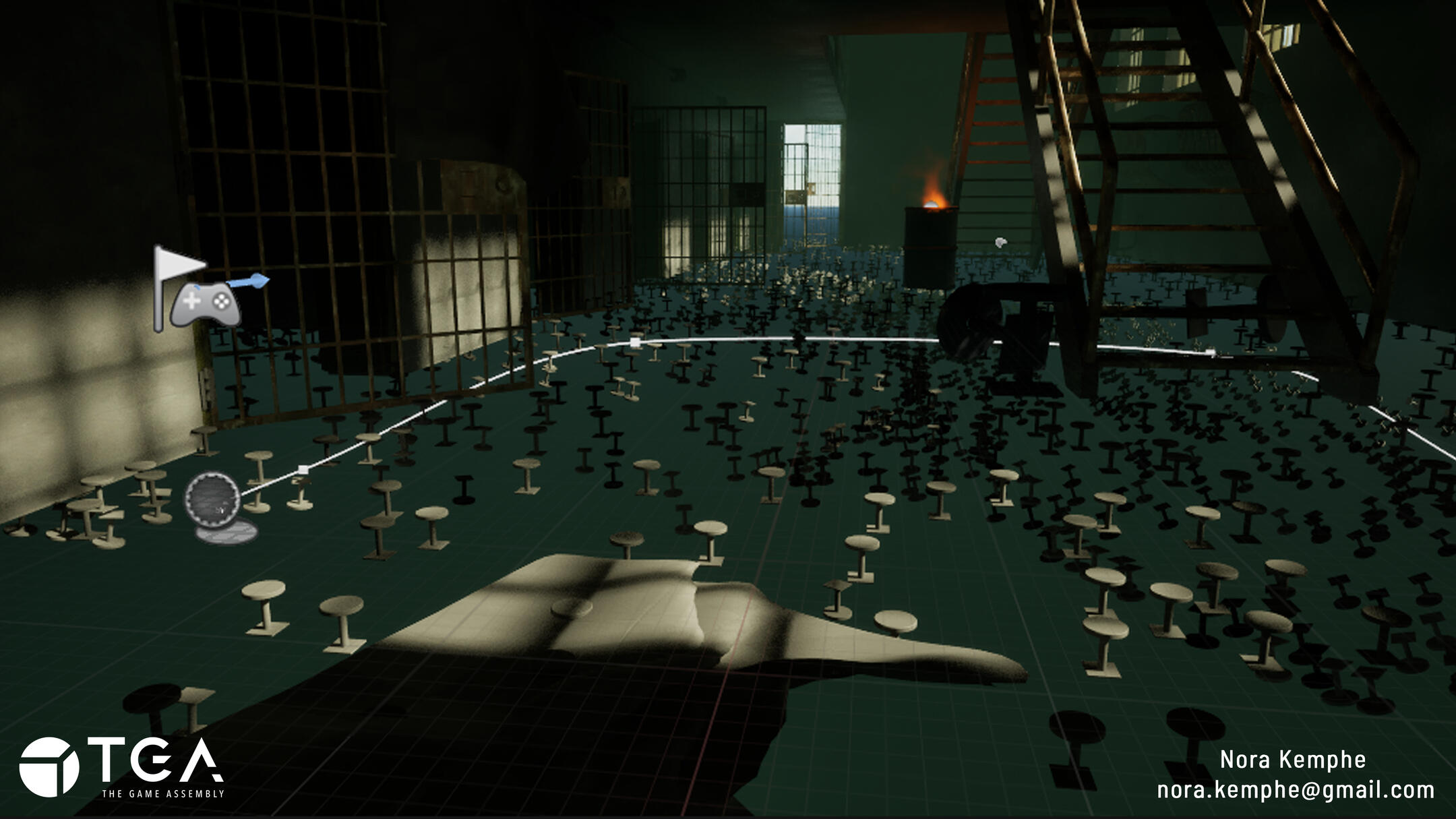1456x819 pixels.
Task: Select the grey sphere actor icon
Action: (x=212, y=499)
